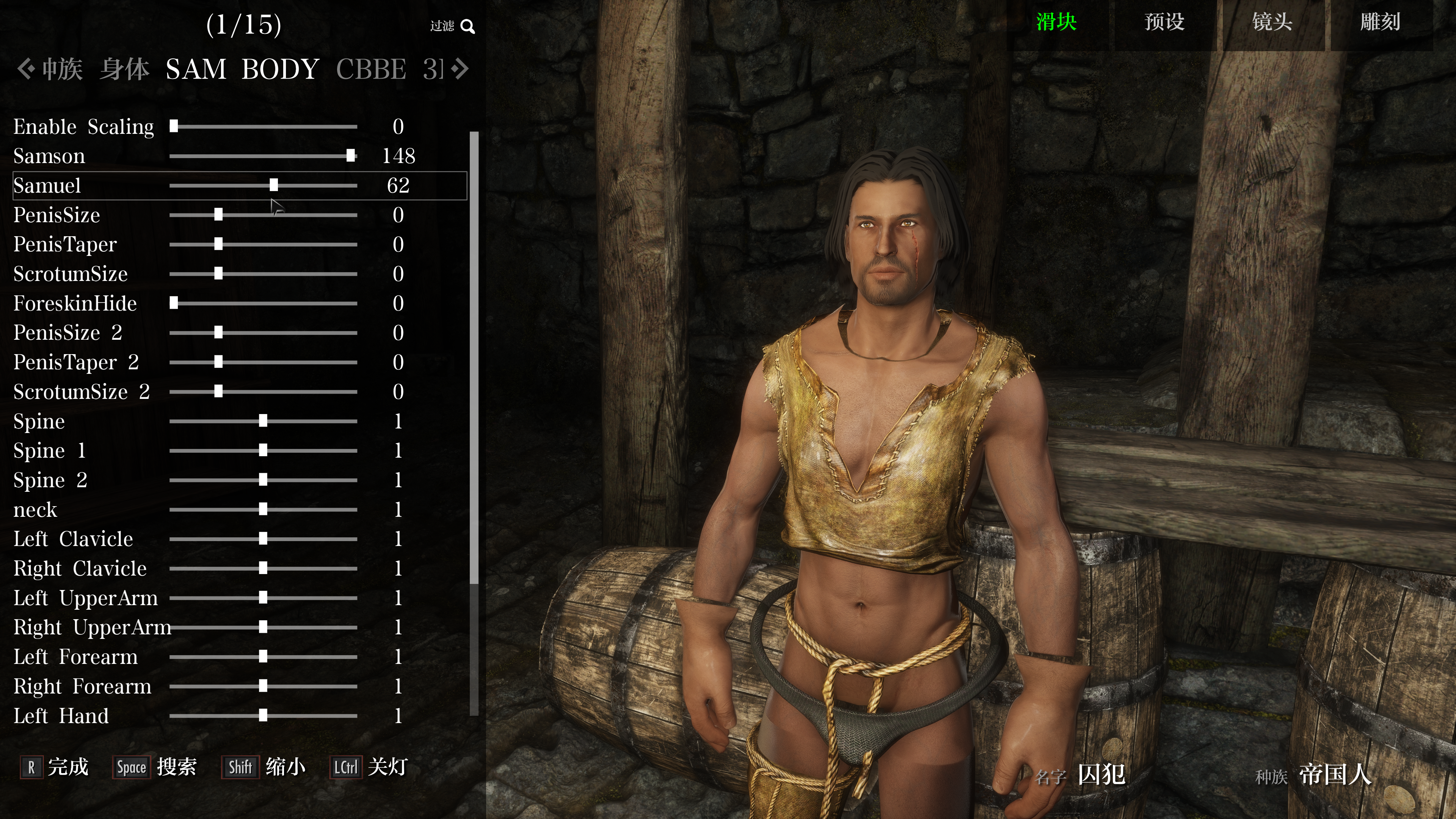Screen dimensions: 1456x819
Task: Set the Enable Scaling slider
Action: (174, 127)
